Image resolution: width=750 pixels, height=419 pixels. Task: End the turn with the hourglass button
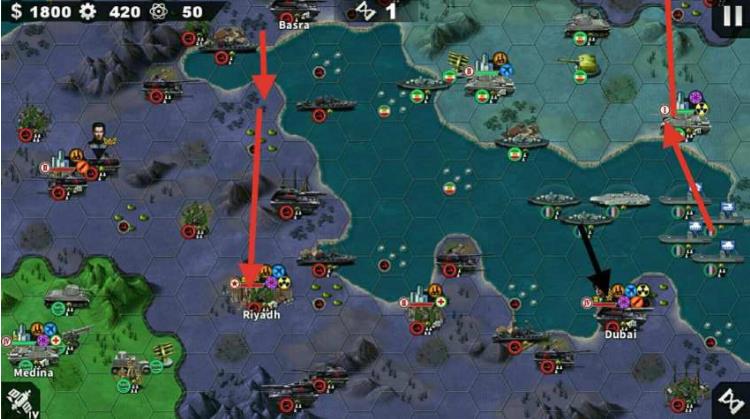732,401
